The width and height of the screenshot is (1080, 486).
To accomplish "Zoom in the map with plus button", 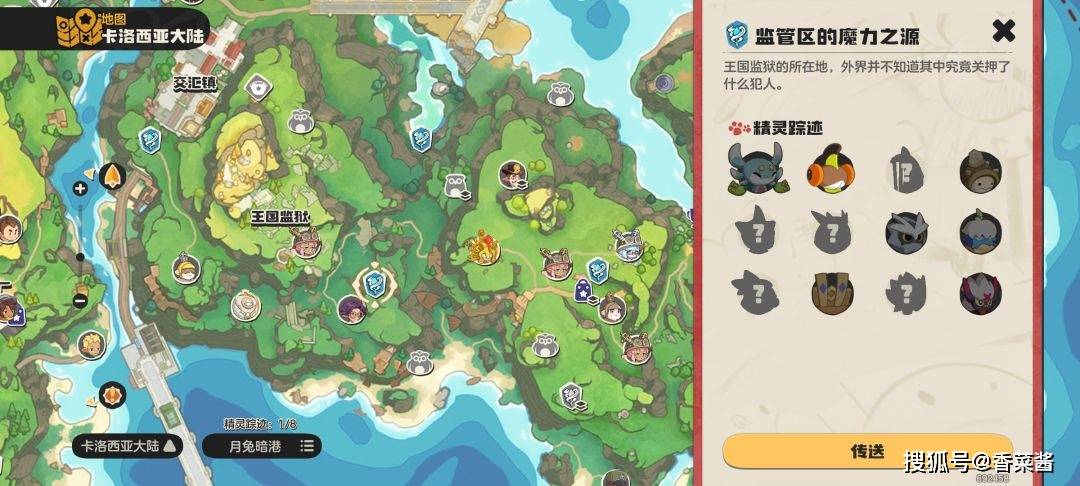I will pos(80,188).
